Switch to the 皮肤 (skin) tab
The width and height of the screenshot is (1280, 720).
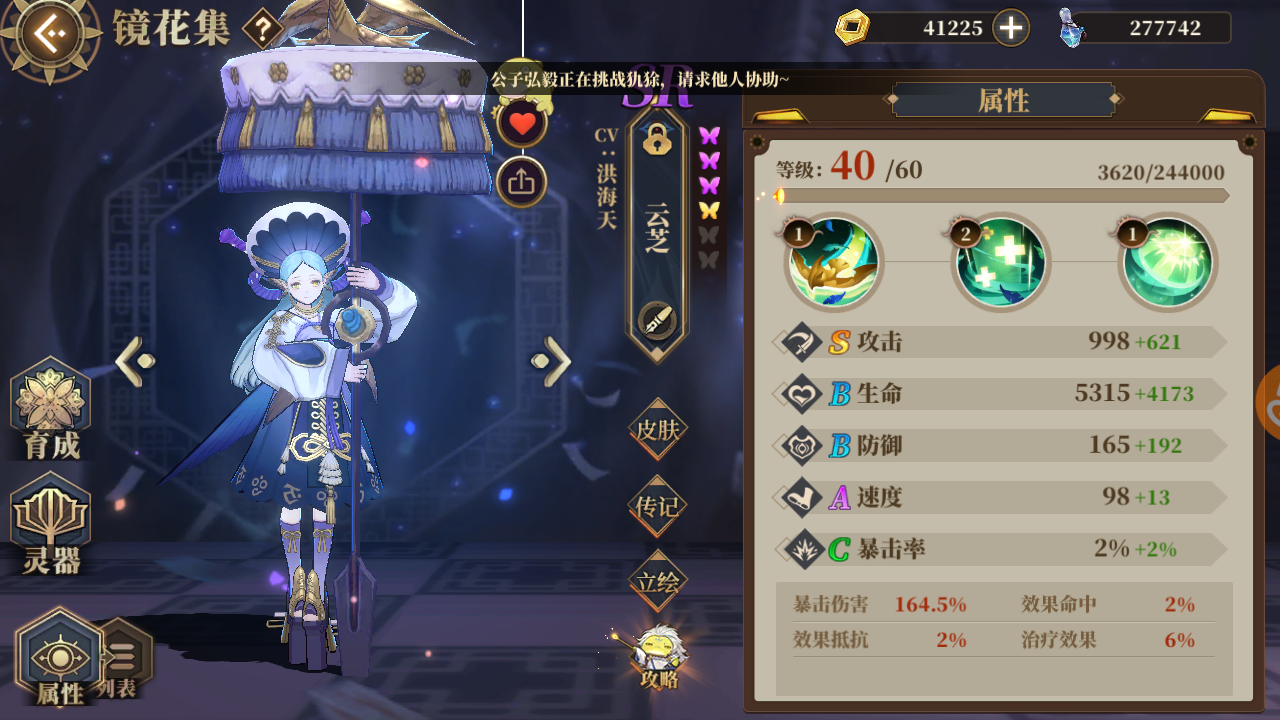point(657,428)
